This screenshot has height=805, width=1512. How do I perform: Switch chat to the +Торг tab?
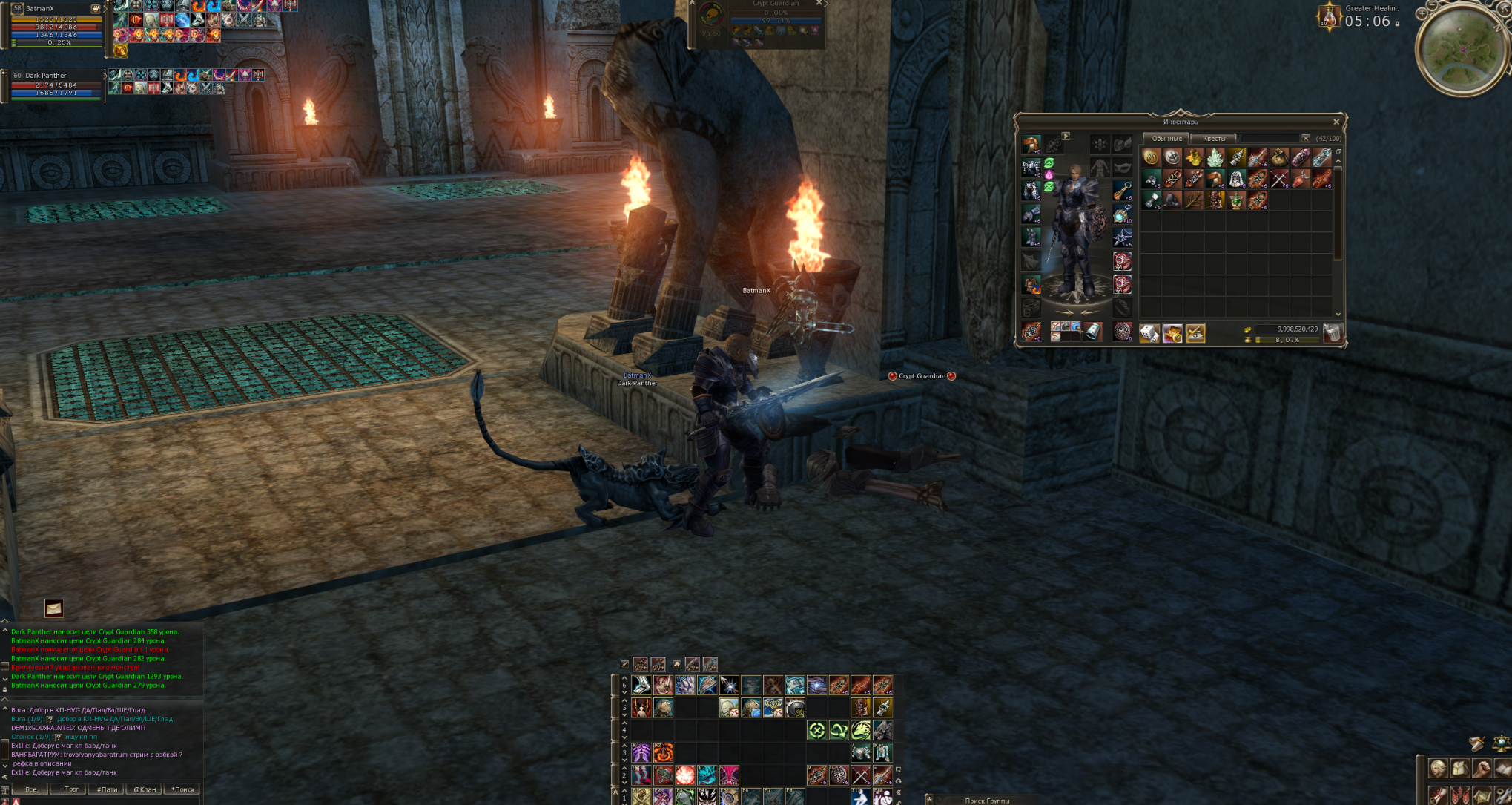[69, 789]
